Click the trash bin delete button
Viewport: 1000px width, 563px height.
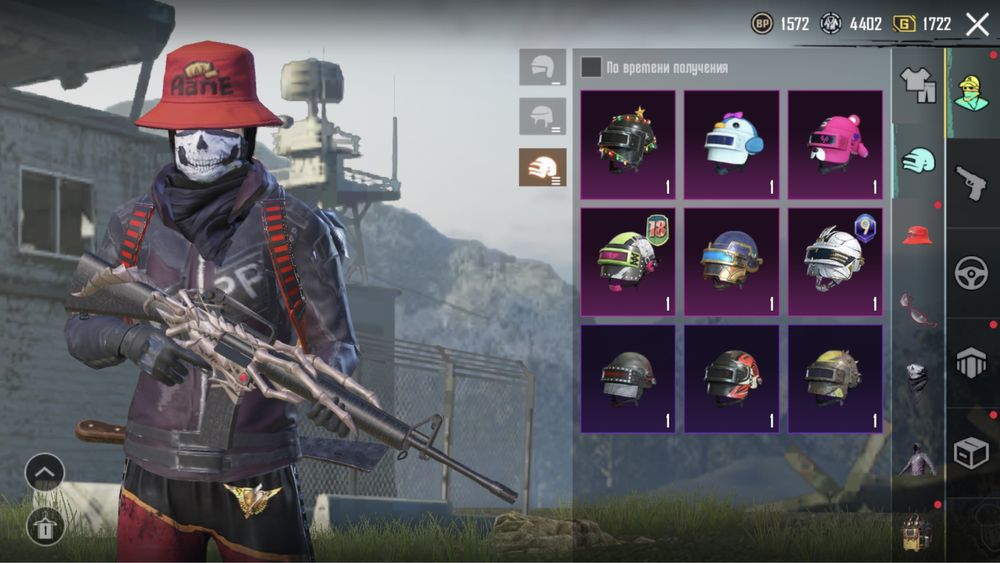click(45, 523)
